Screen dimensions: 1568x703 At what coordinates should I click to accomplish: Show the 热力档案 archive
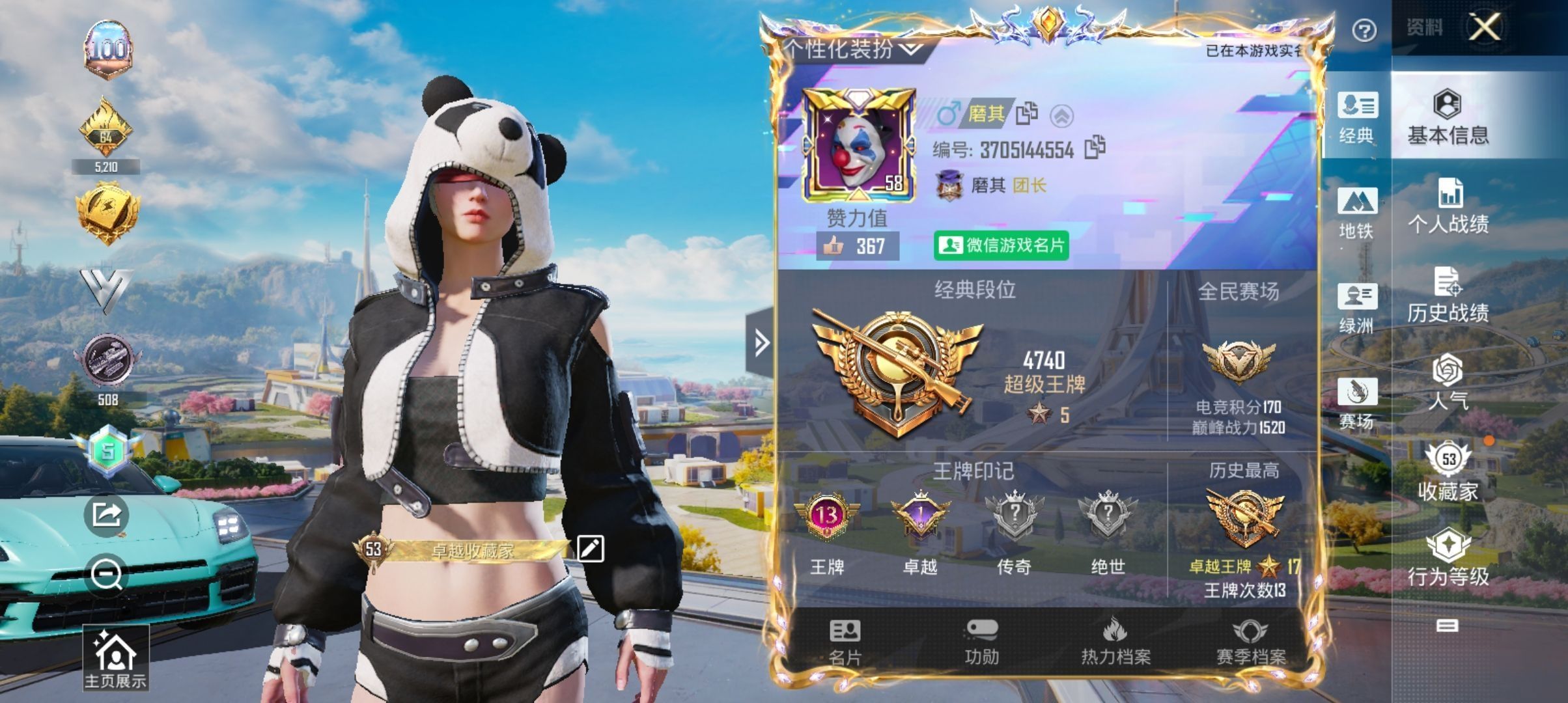point(1116,642)
